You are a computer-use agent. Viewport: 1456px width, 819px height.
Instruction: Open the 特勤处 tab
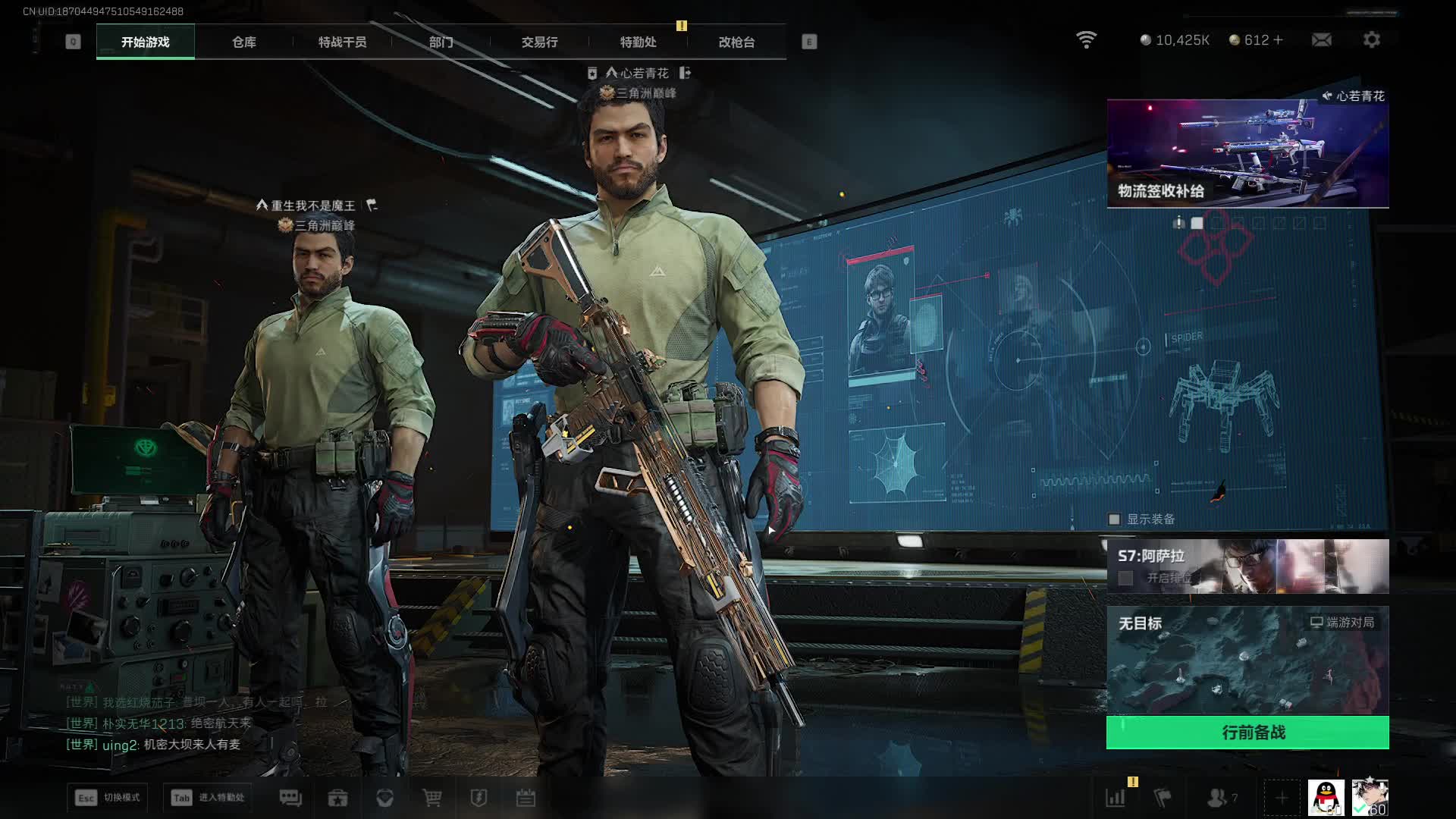tap(638, 42)
